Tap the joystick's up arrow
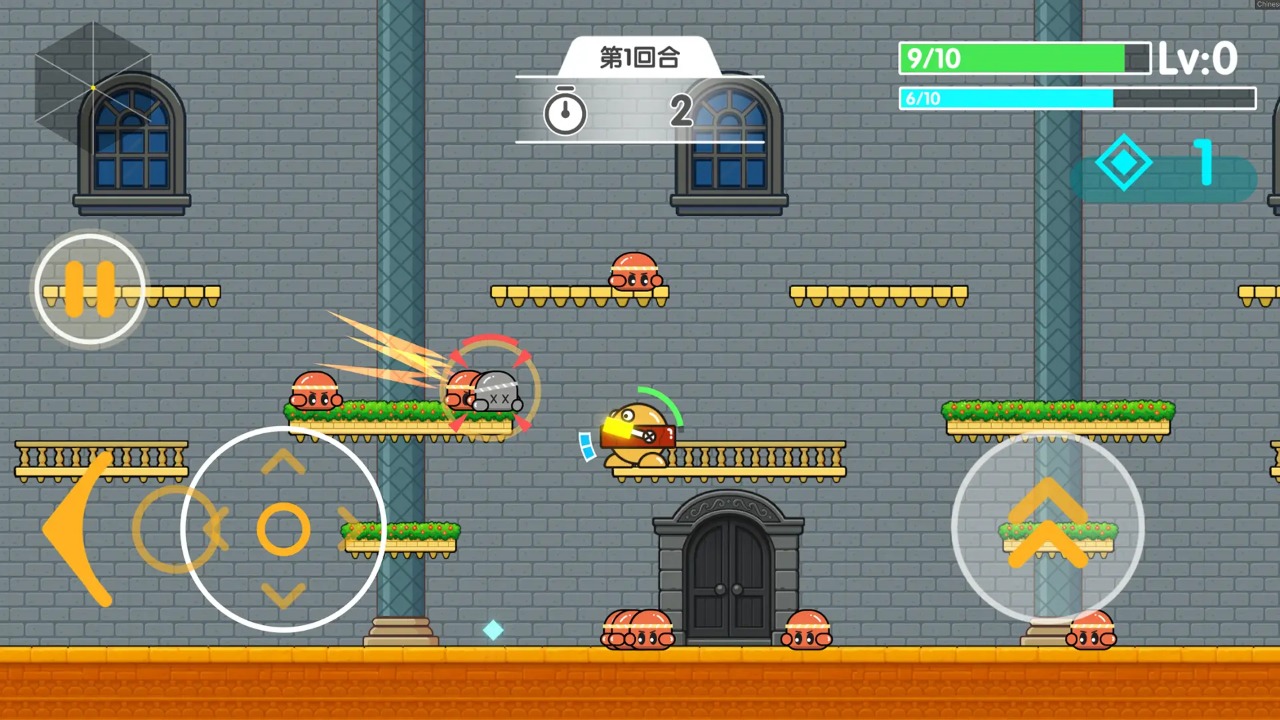1280x720 pixels. (283, 462)
